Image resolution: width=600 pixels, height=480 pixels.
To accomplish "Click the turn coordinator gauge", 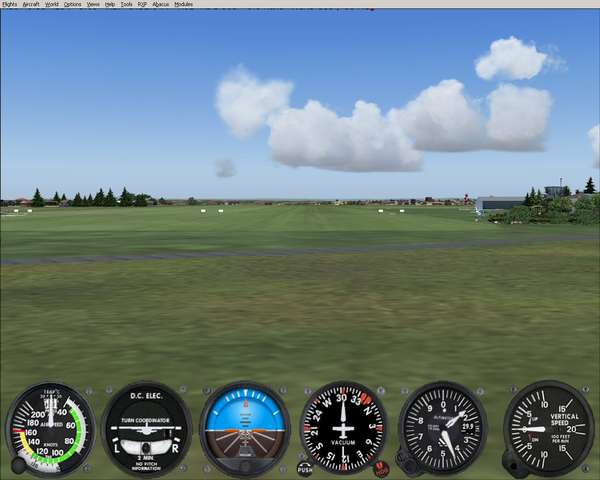I will click(146, 429).
